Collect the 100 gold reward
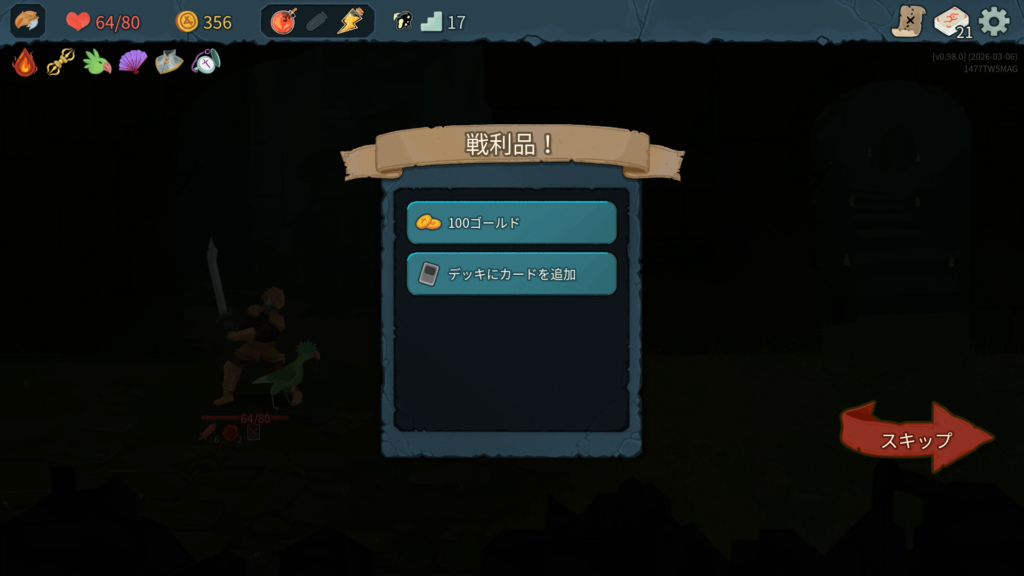Screen dimensions: 1024x576 (x=511, y=222)
